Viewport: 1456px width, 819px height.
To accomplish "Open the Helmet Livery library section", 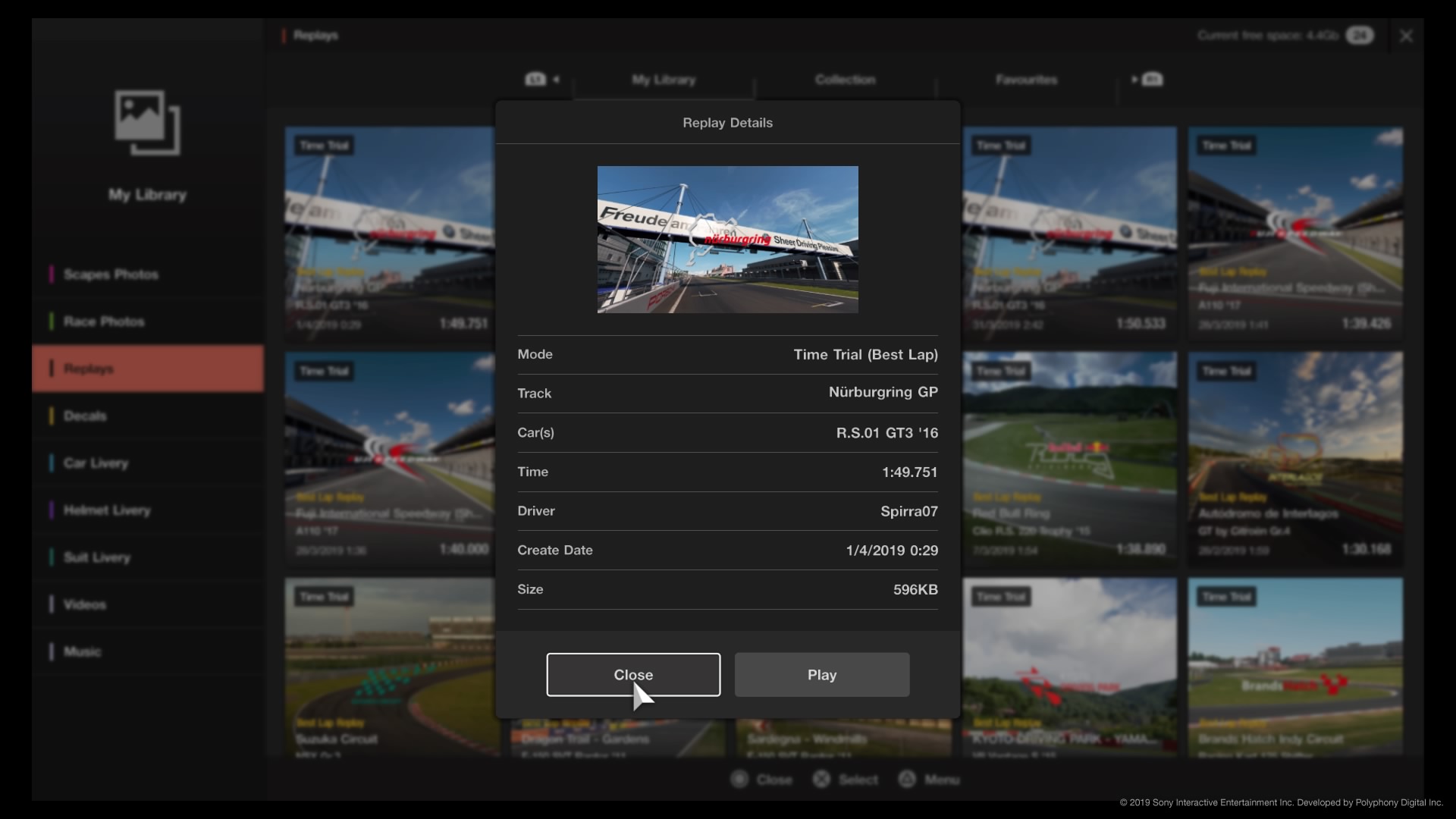I will pos(106,510).
